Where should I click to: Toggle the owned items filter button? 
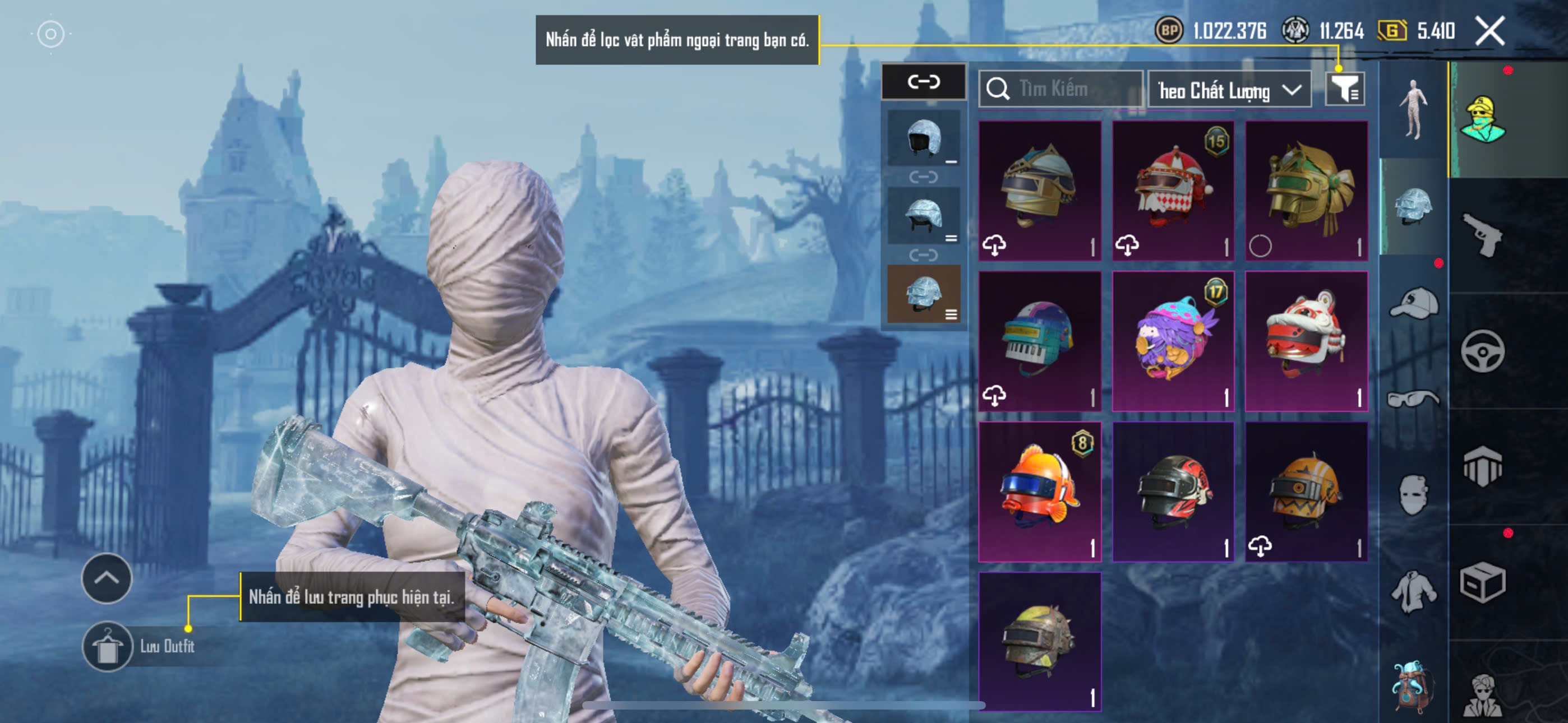tap(1344, 90)
